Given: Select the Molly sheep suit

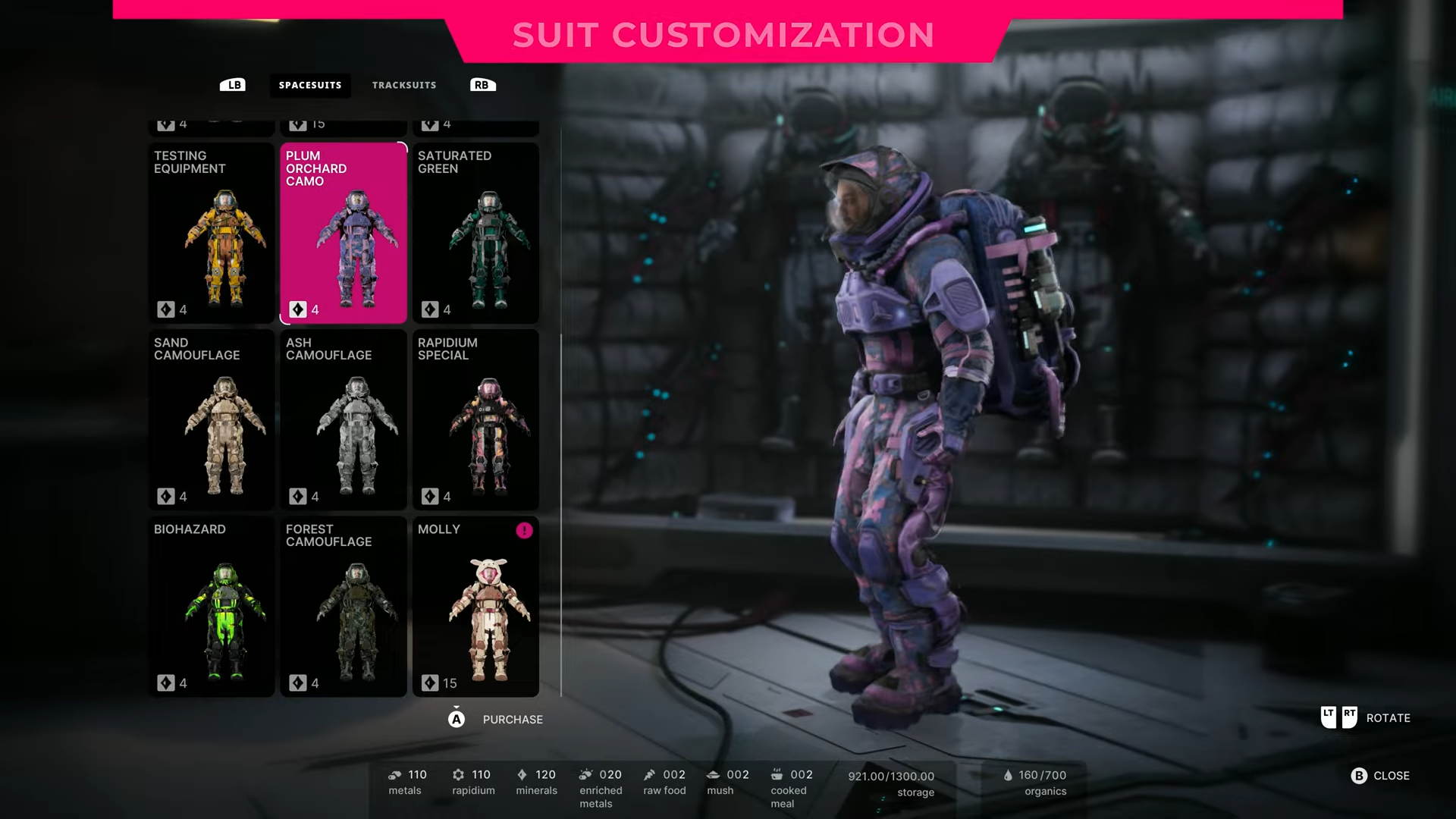Looking at the screenshot, I should pyautogui.click(x=475, y=606).
